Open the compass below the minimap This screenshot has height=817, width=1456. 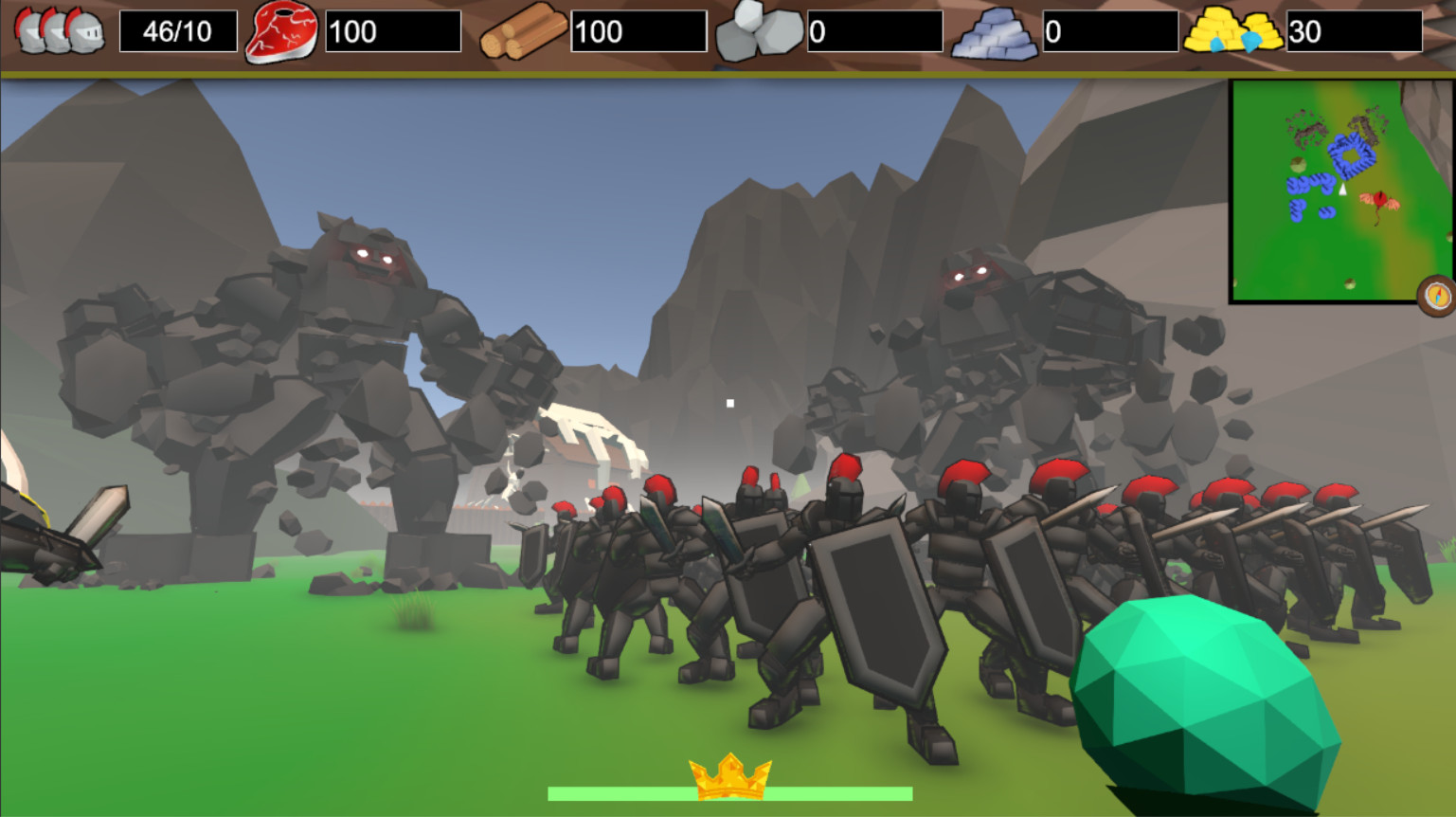[1437, 295]
